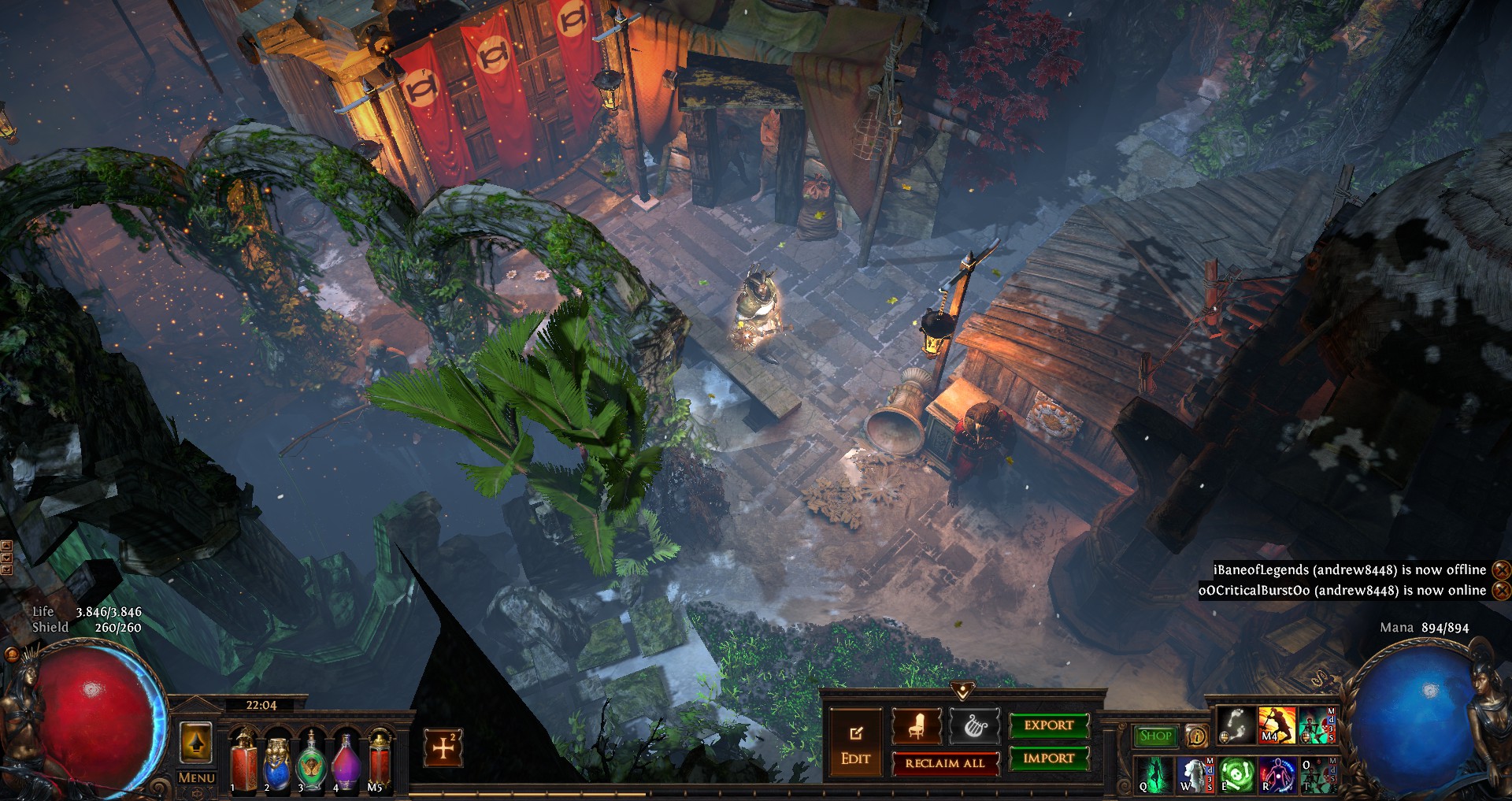The image size is (1512, 801).
Task: Select the harp music button
Action: pyautogui.click(x=975, y=725)
